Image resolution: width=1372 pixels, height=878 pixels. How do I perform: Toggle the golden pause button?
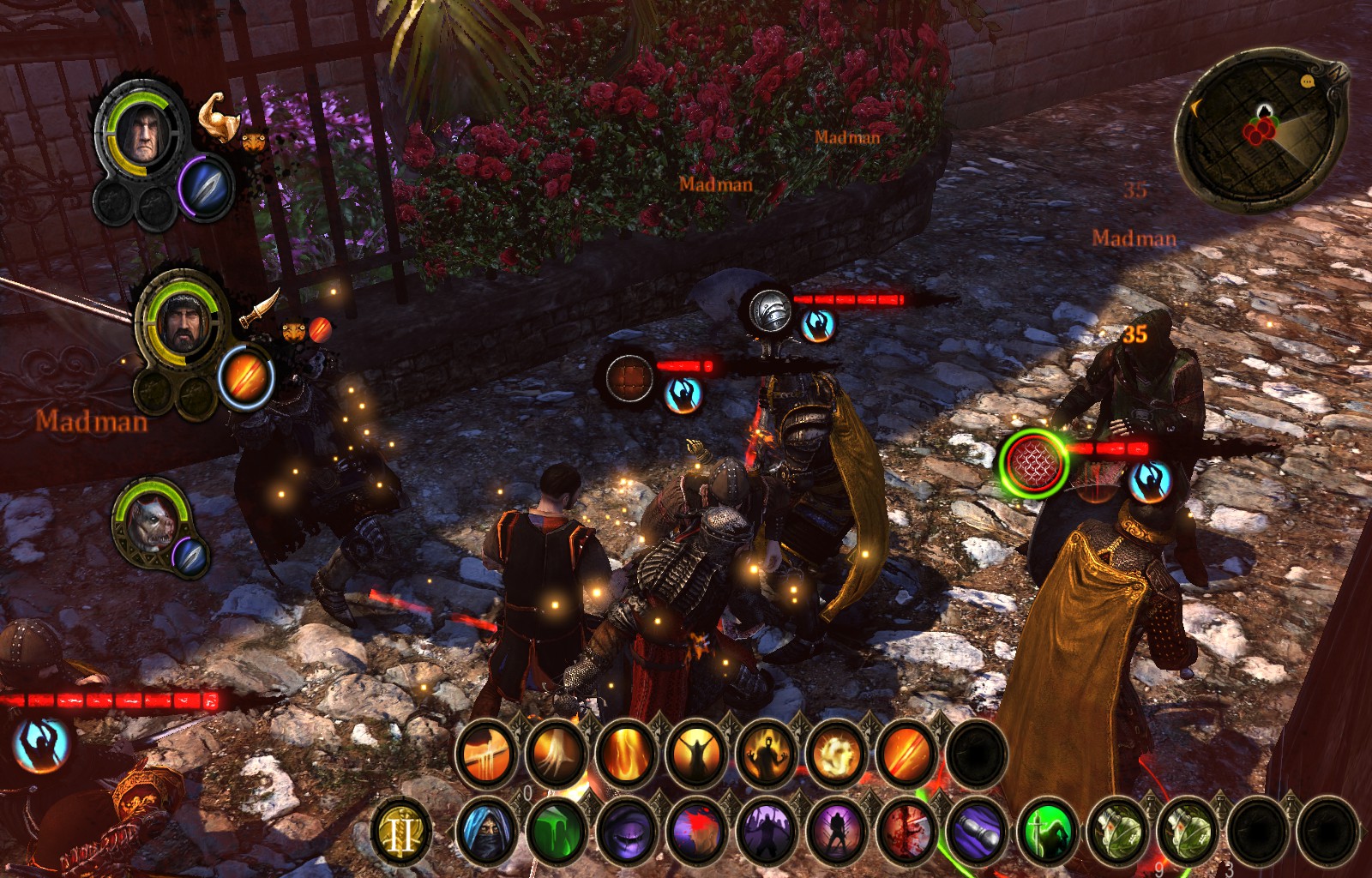[401, 832]
